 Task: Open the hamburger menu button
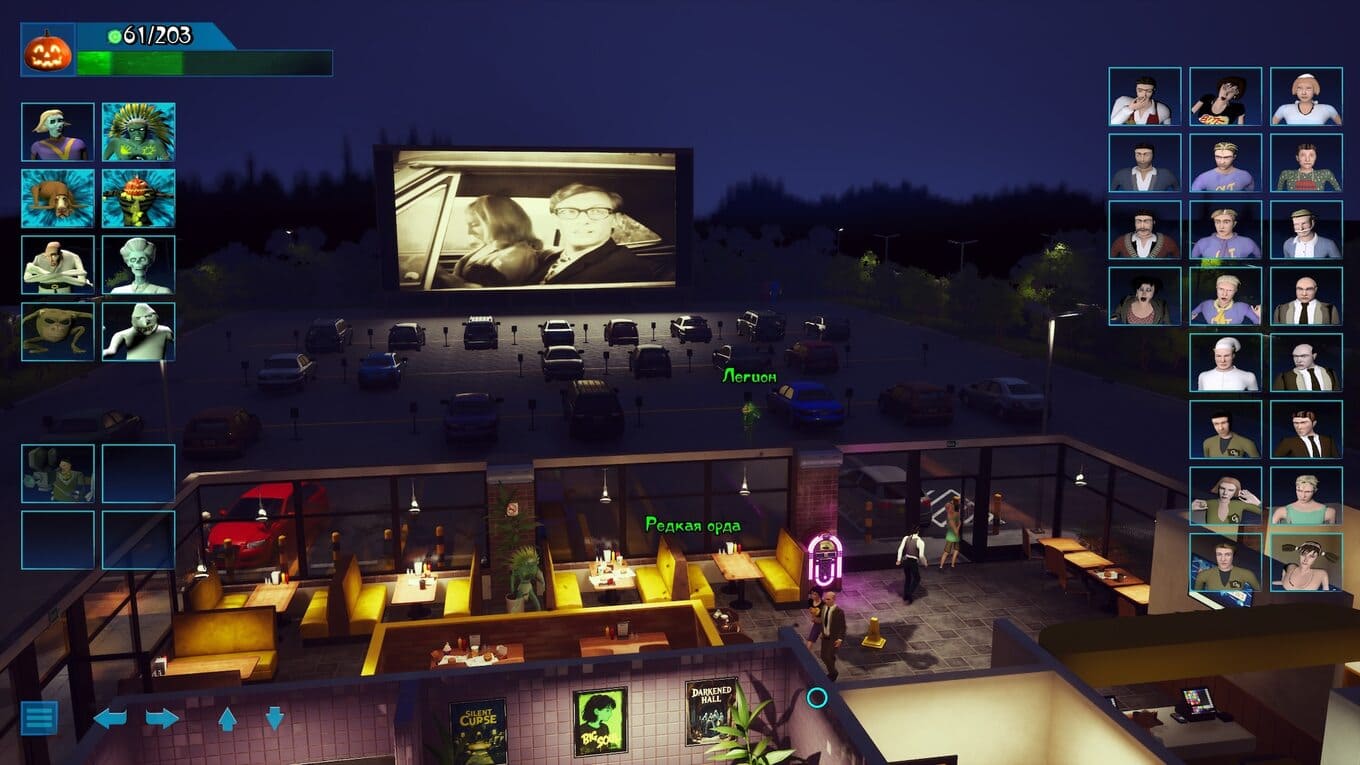pos(39,717)
